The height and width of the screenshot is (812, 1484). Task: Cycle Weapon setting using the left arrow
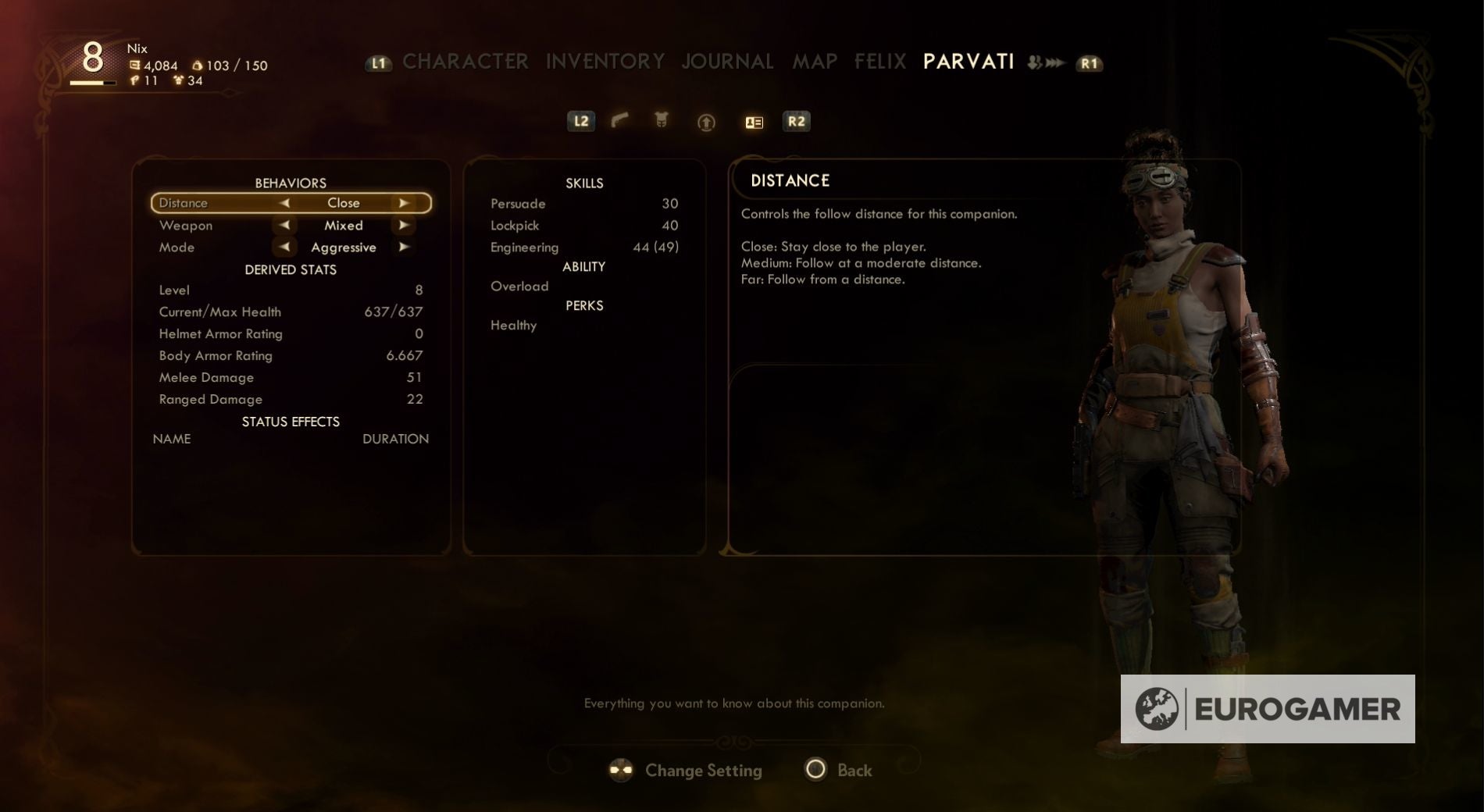click(x=284, y=225)
